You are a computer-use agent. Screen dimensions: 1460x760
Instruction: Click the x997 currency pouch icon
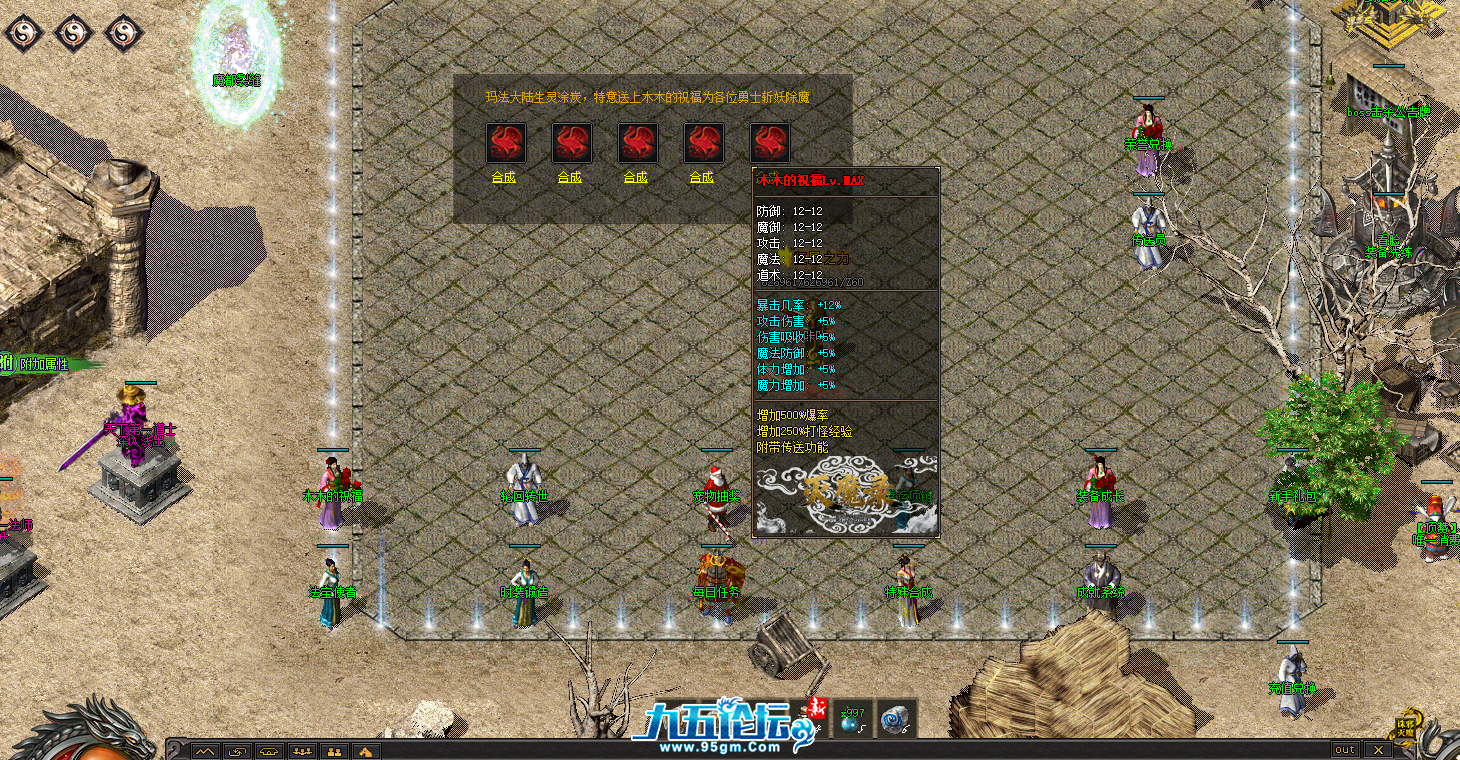(851, 722)
